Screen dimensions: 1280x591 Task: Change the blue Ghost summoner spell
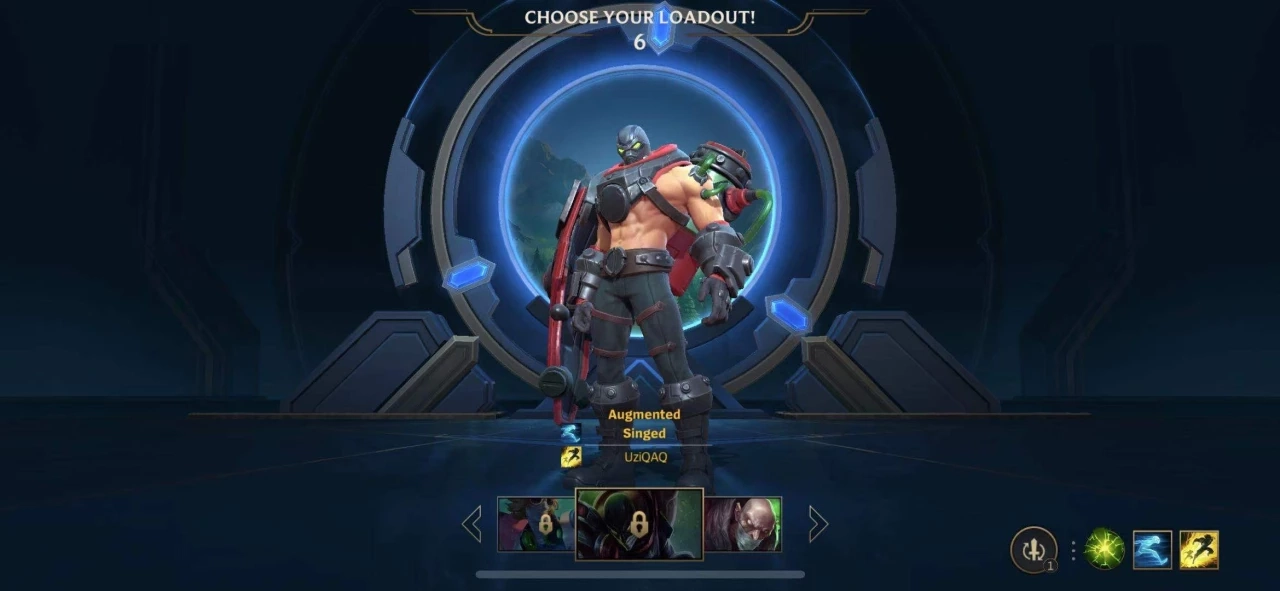1152,549
